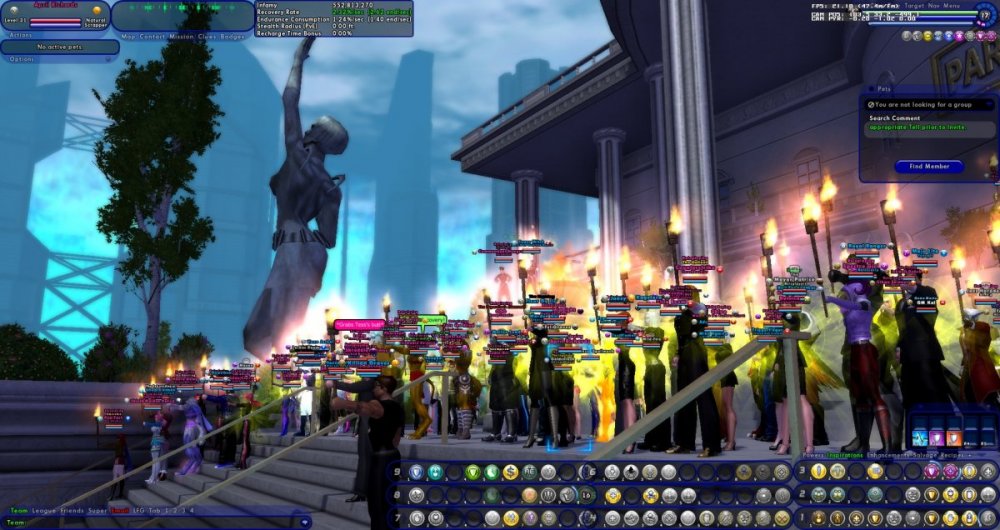This screenshot has height=530, width=1000.
Task: Open the Contact tab
Action: click(x=153, y=36)
